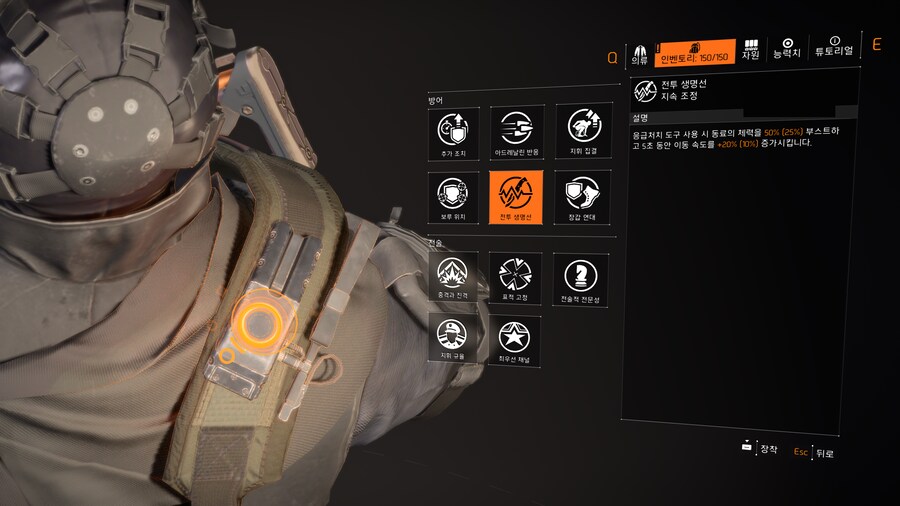Pick the 표적 고정 talent tile

[x=516, y=277]
